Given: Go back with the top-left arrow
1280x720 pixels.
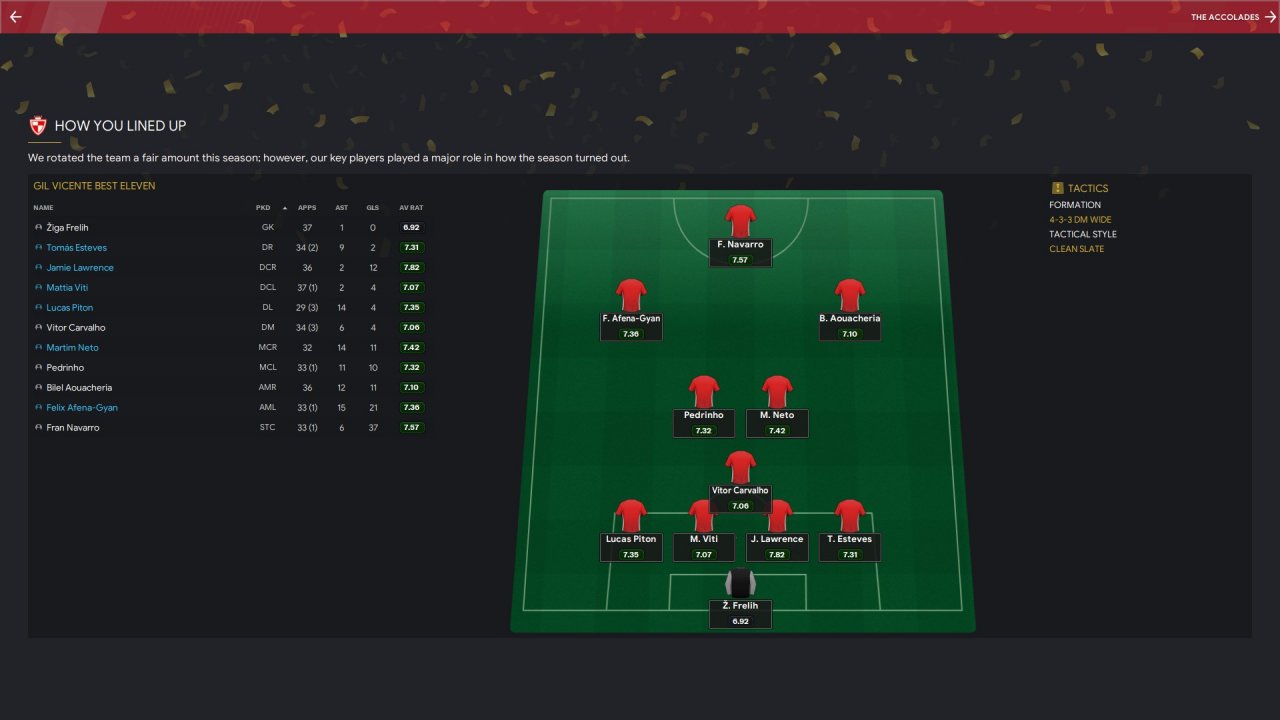Looking at the screenshot, I should (15, 17).
